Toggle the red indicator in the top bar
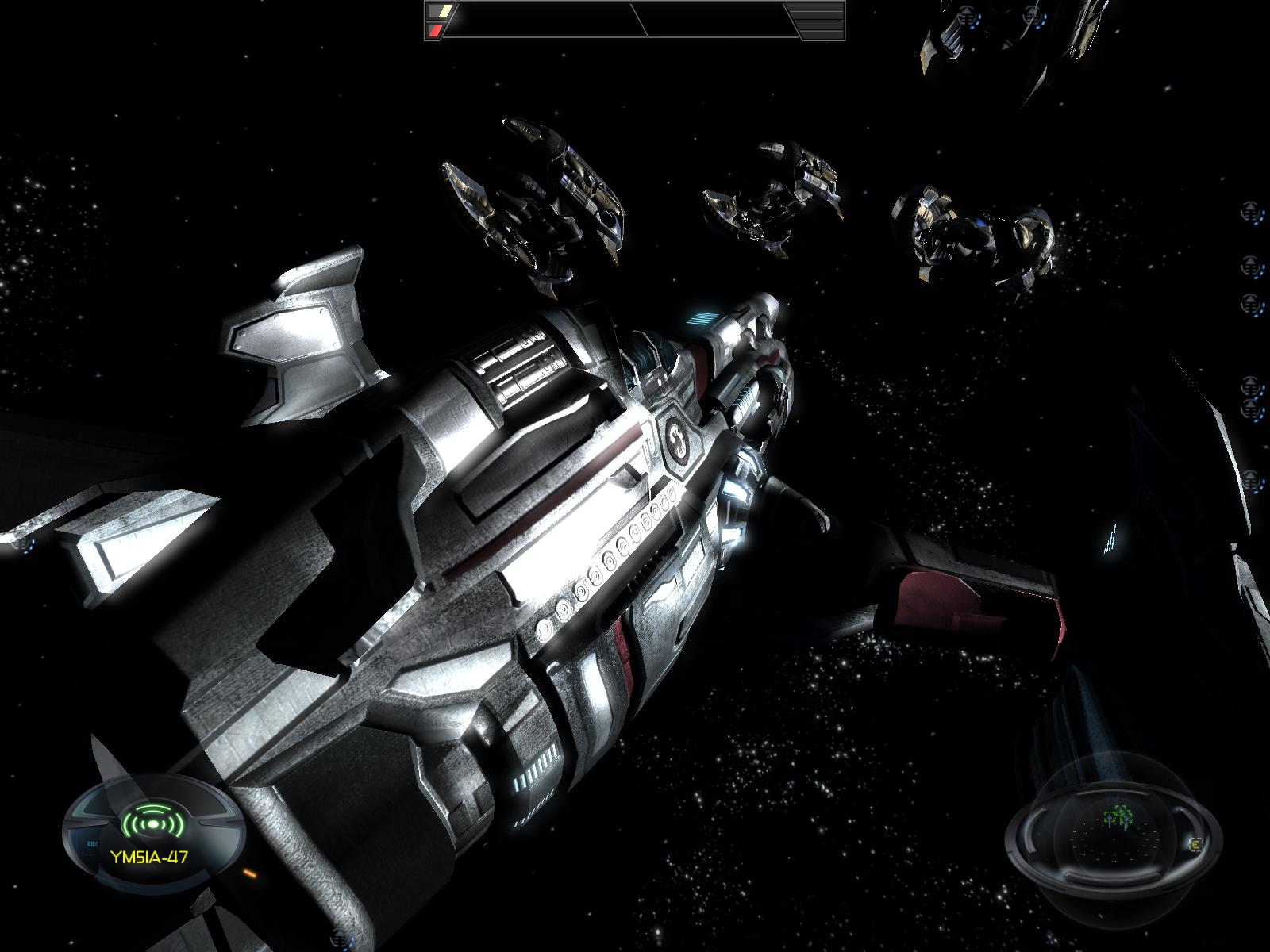 pos(435,31)
